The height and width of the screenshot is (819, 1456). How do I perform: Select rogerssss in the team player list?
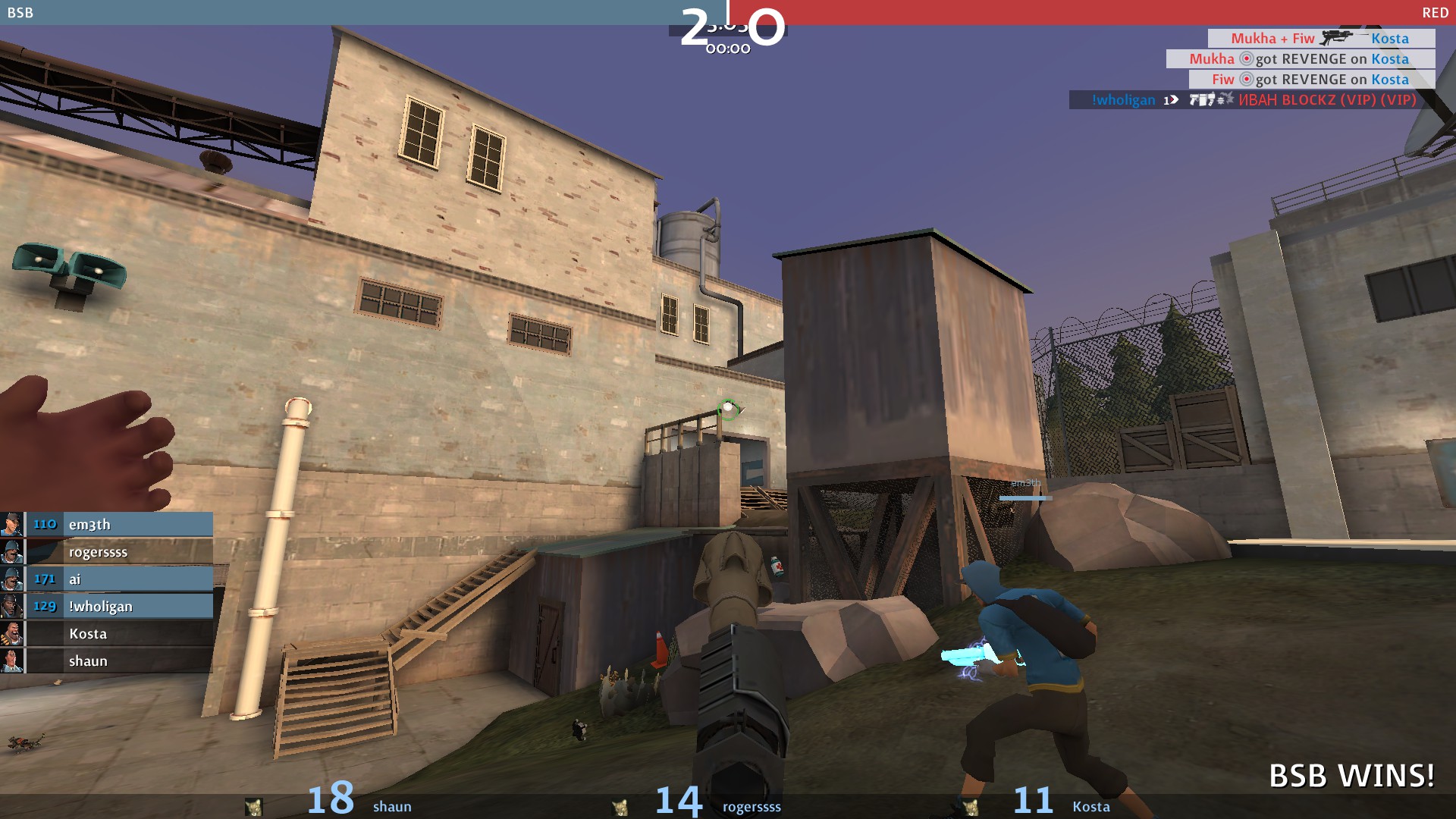point(106,552)
